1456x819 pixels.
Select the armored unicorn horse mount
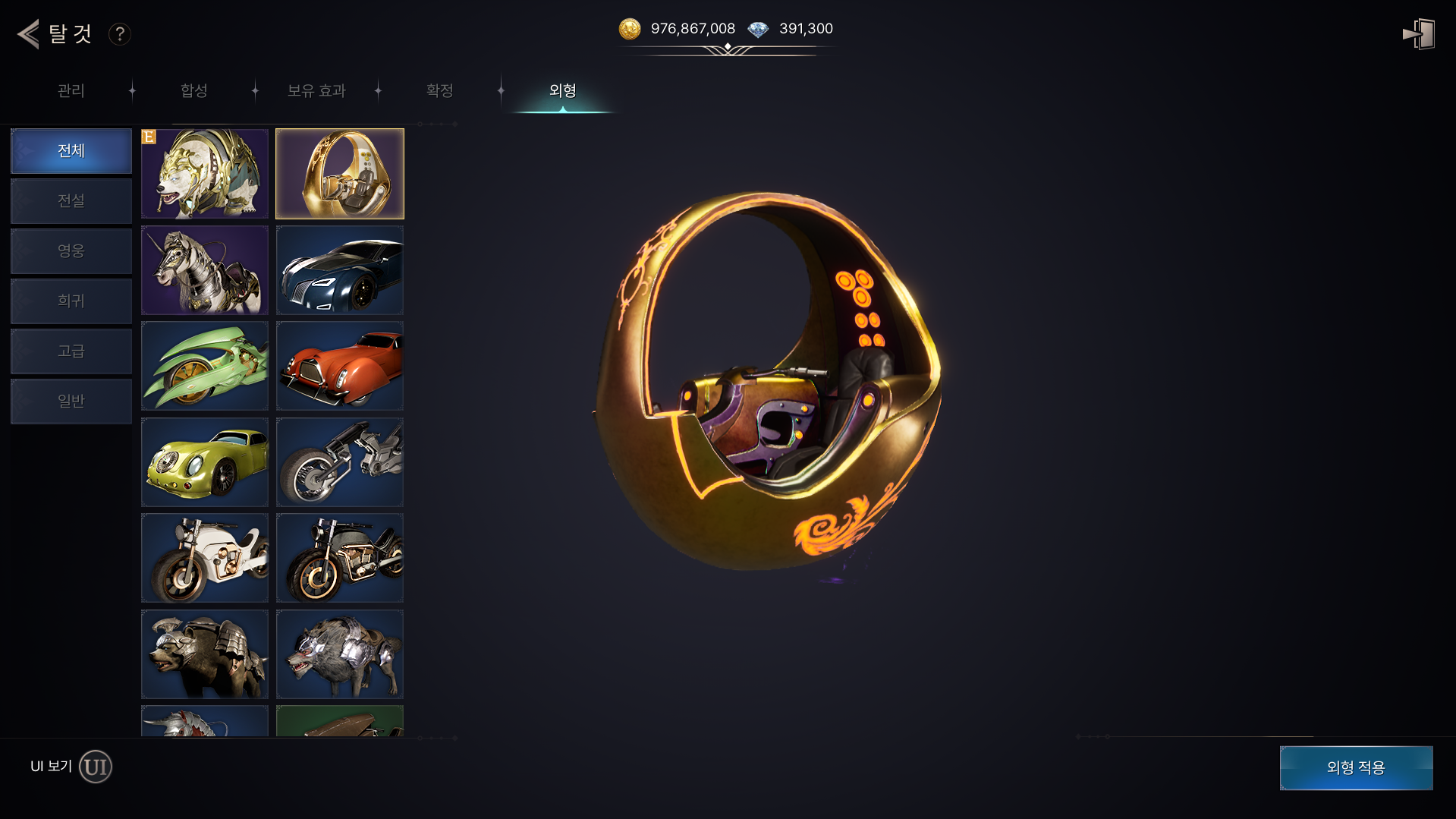[205, 270]
